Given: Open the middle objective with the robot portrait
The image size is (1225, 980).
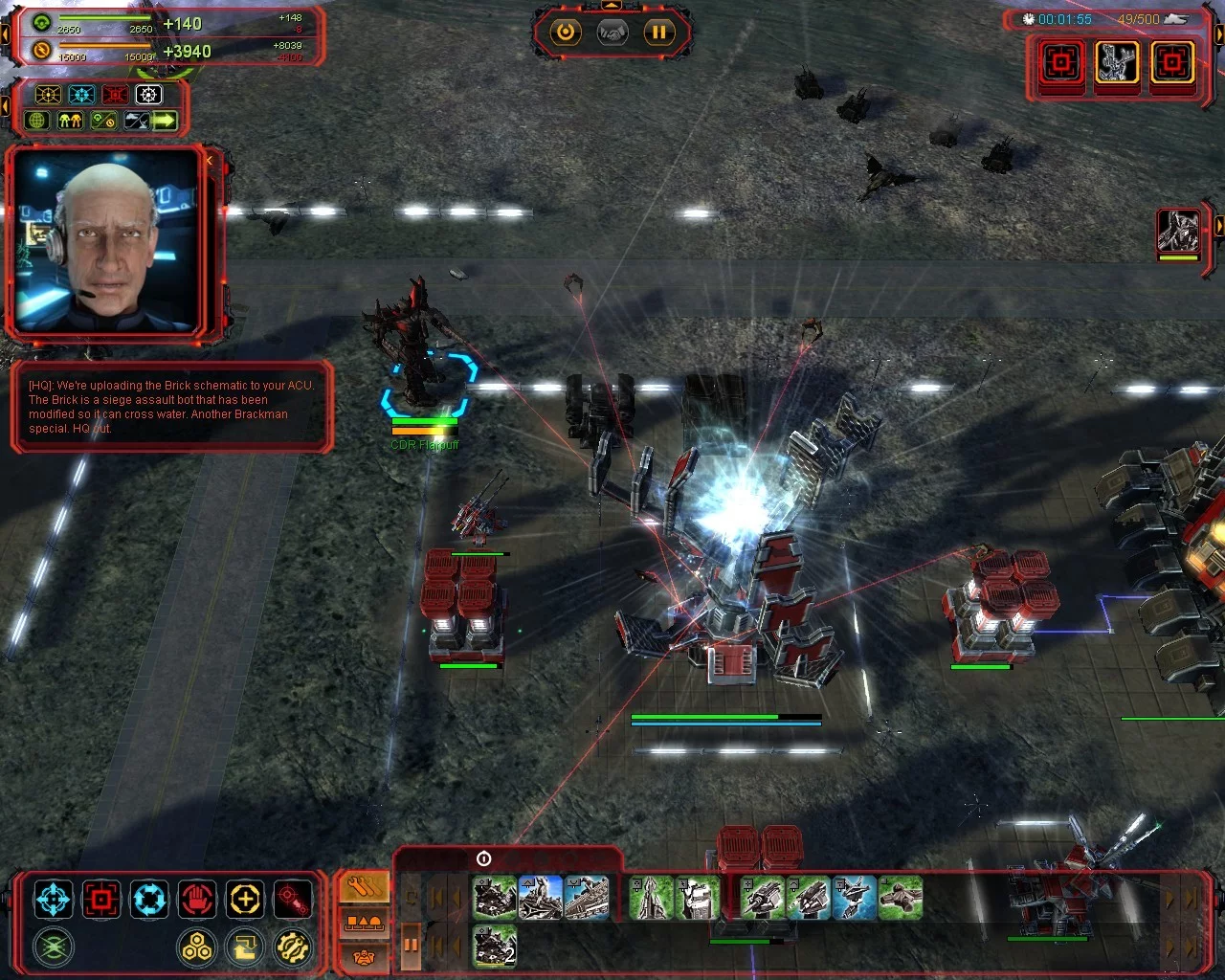Looking at the screenshot, I should tap(1116, 64).
